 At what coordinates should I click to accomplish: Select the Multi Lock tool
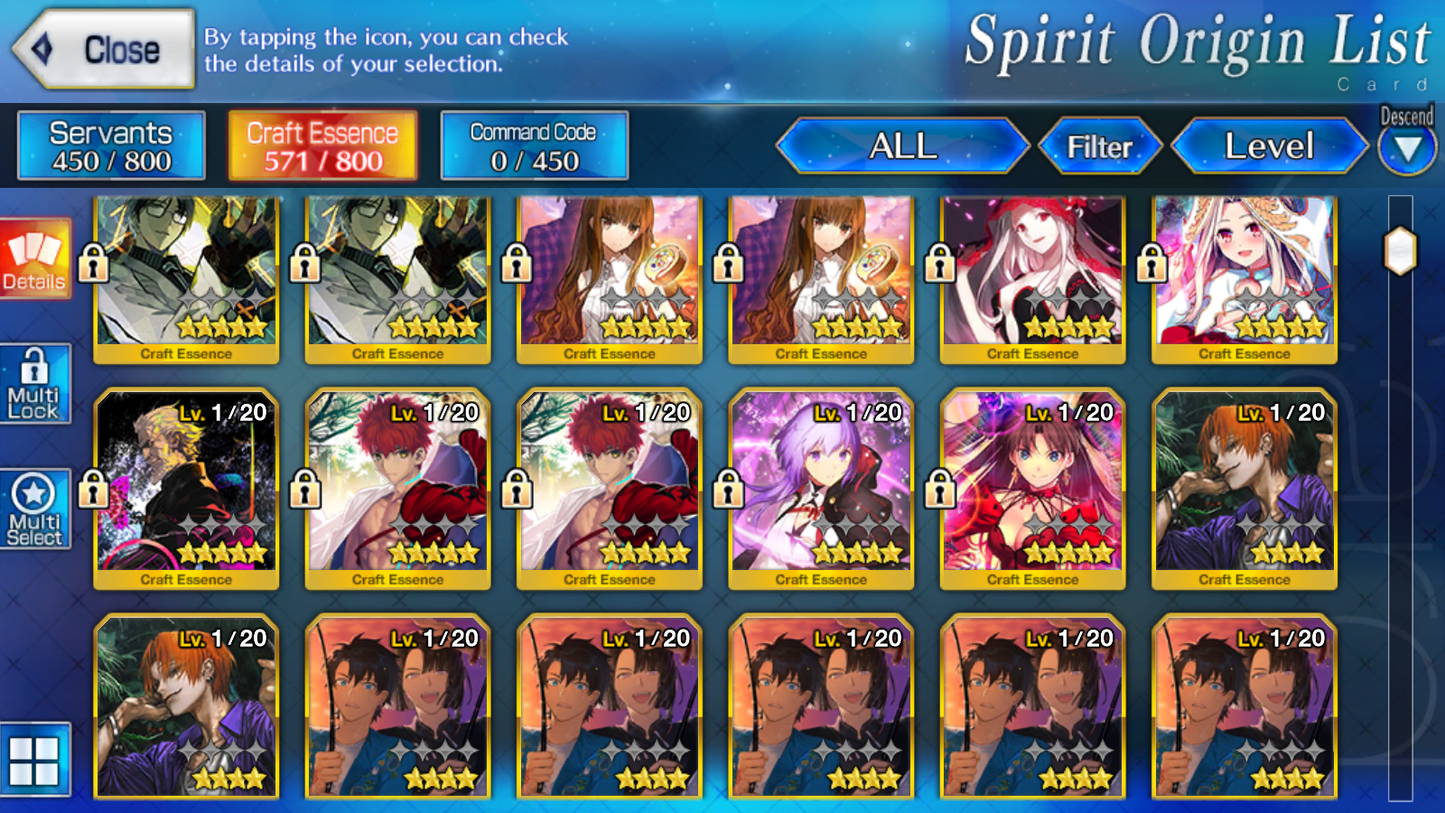[x=36, y=381]
